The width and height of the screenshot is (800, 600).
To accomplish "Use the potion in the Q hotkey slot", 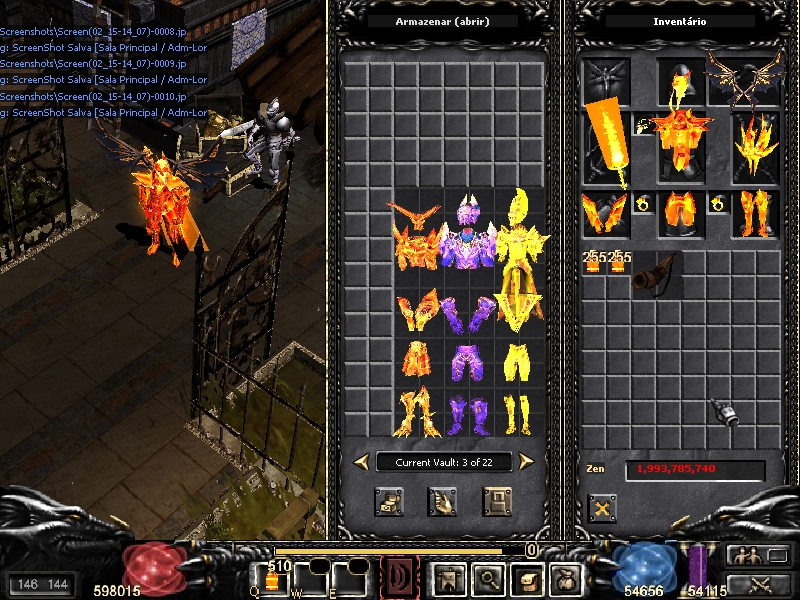I will 271,580.
